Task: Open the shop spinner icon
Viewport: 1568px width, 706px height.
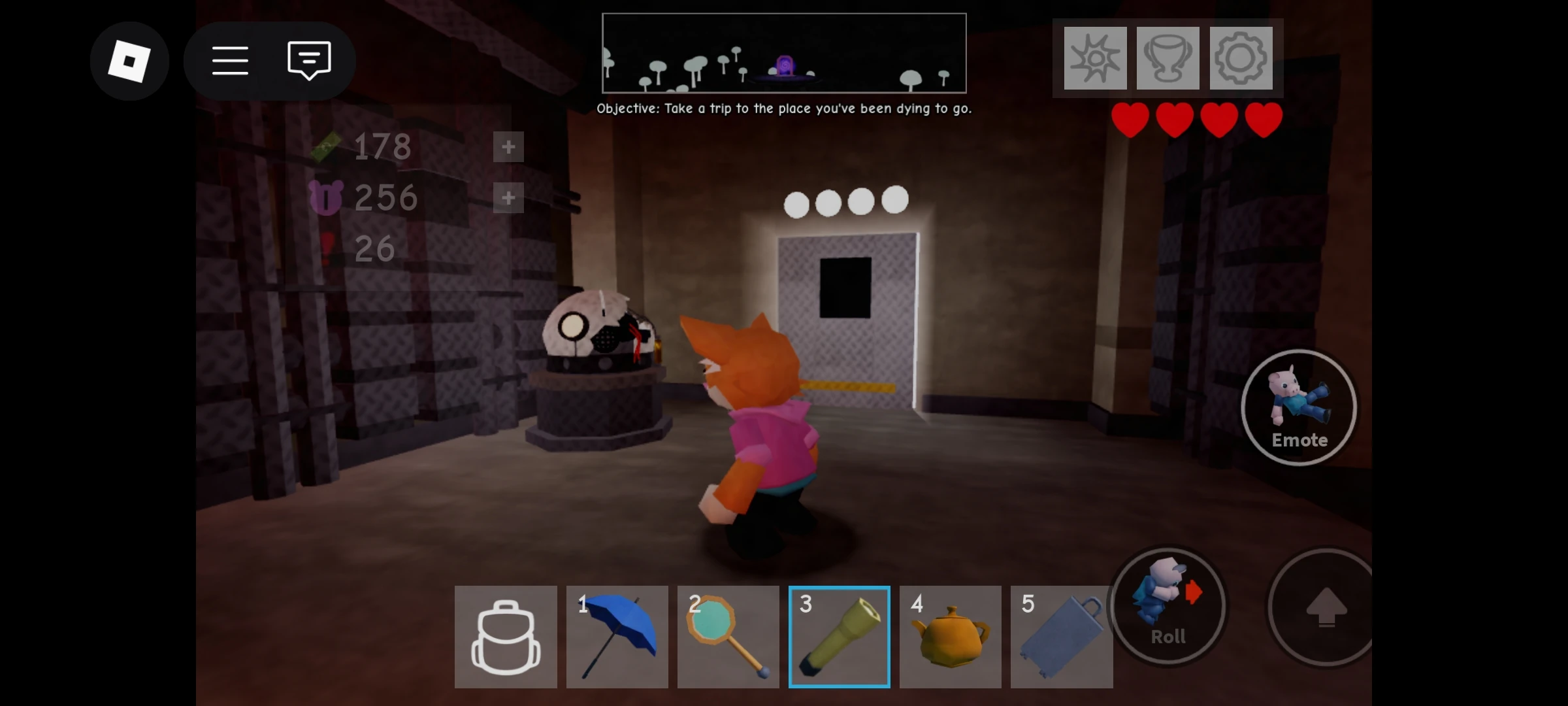Action: (1094, 59)
